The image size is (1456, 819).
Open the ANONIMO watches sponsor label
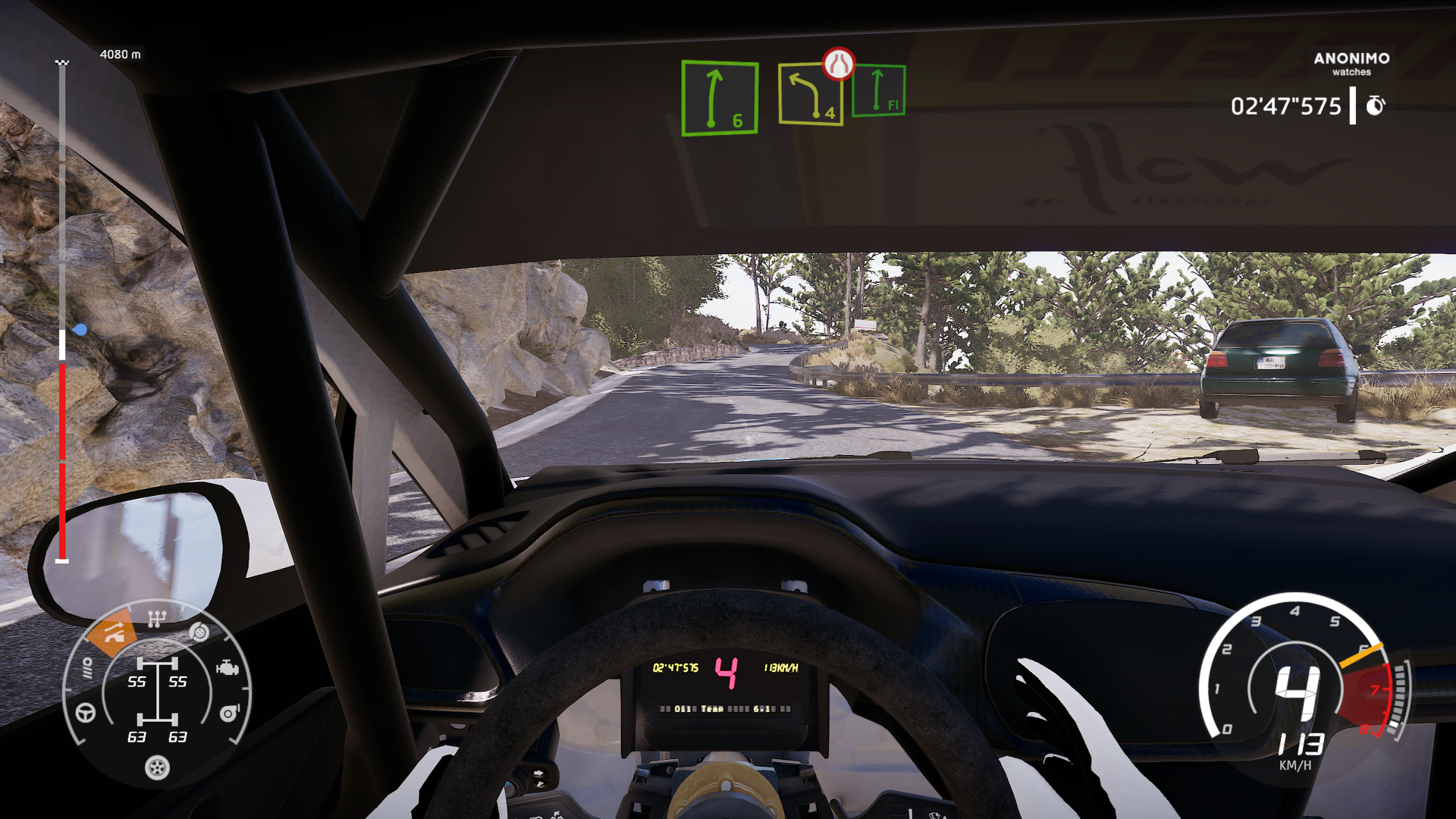click(1351, 64)
